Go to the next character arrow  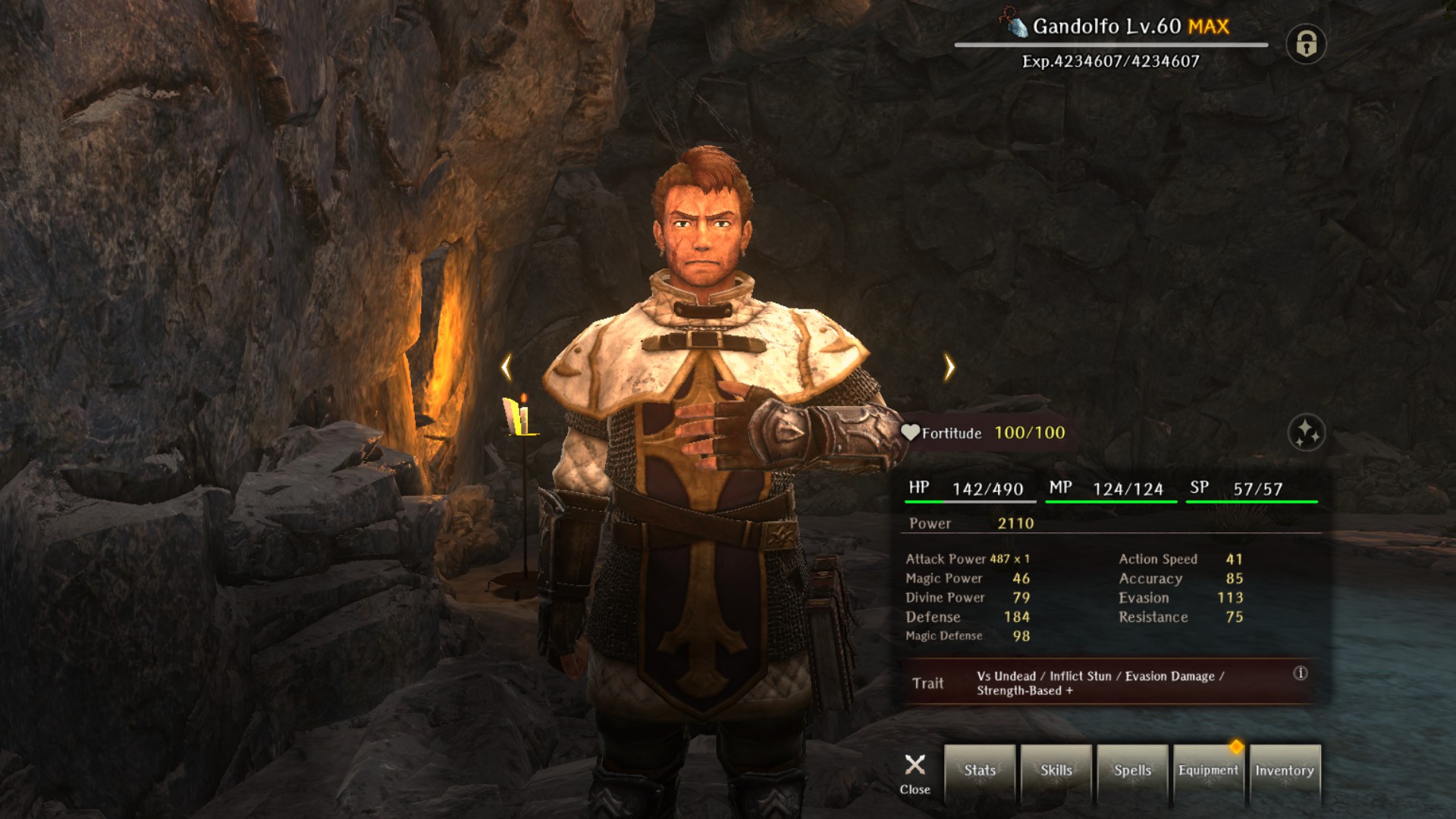pos(949,368)
